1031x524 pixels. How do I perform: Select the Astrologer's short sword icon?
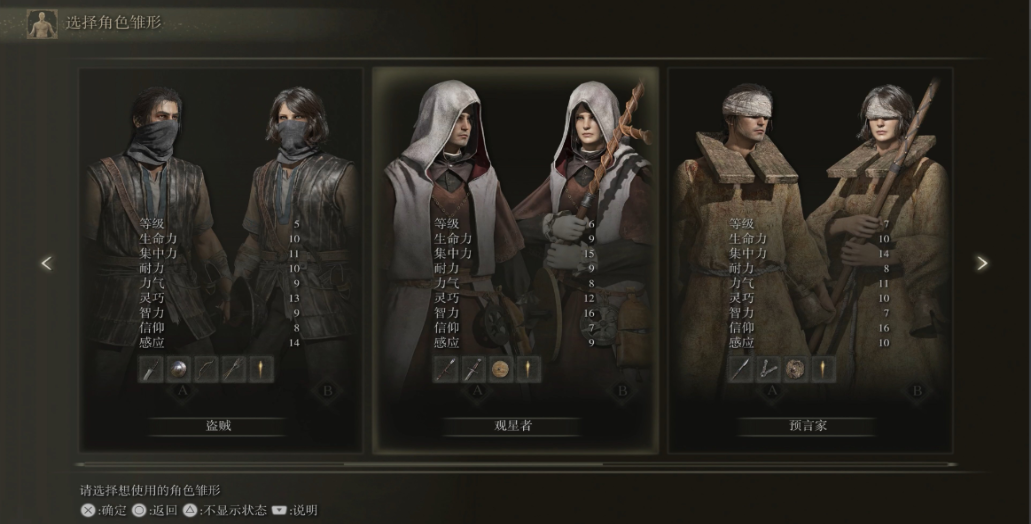473,369
